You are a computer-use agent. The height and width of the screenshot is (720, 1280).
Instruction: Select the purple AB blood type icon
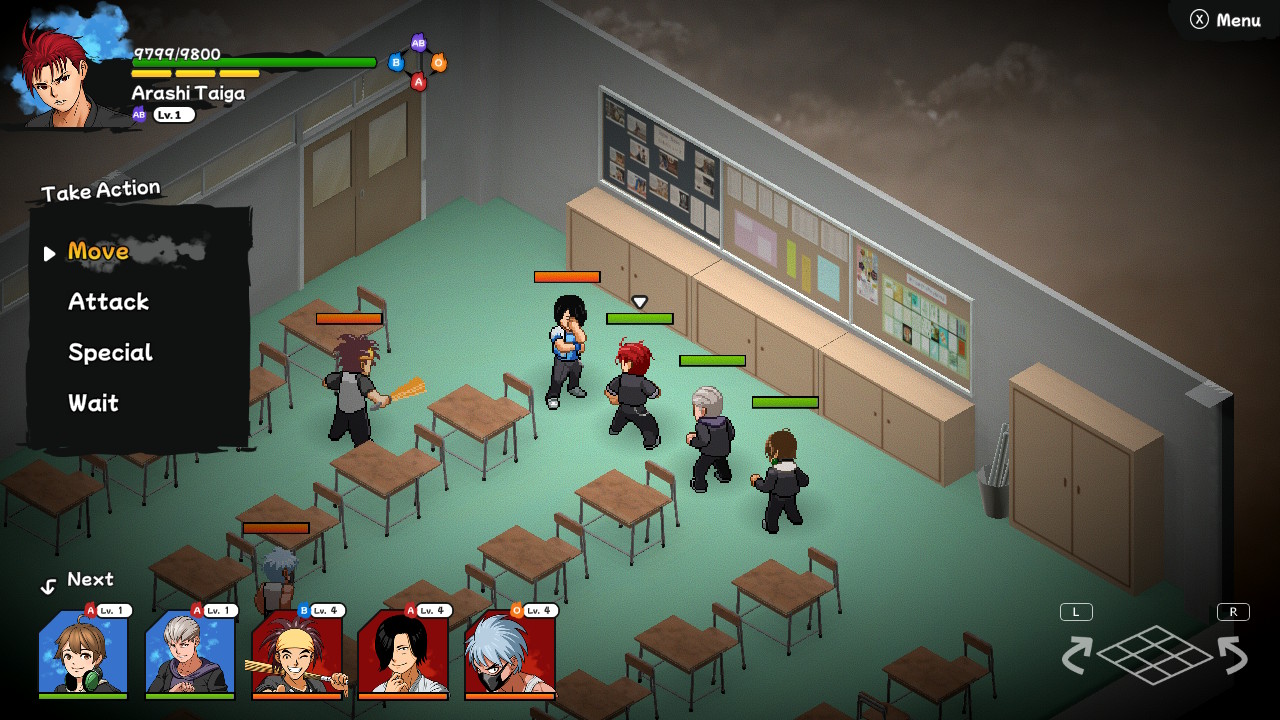click(x=418, y=43)
